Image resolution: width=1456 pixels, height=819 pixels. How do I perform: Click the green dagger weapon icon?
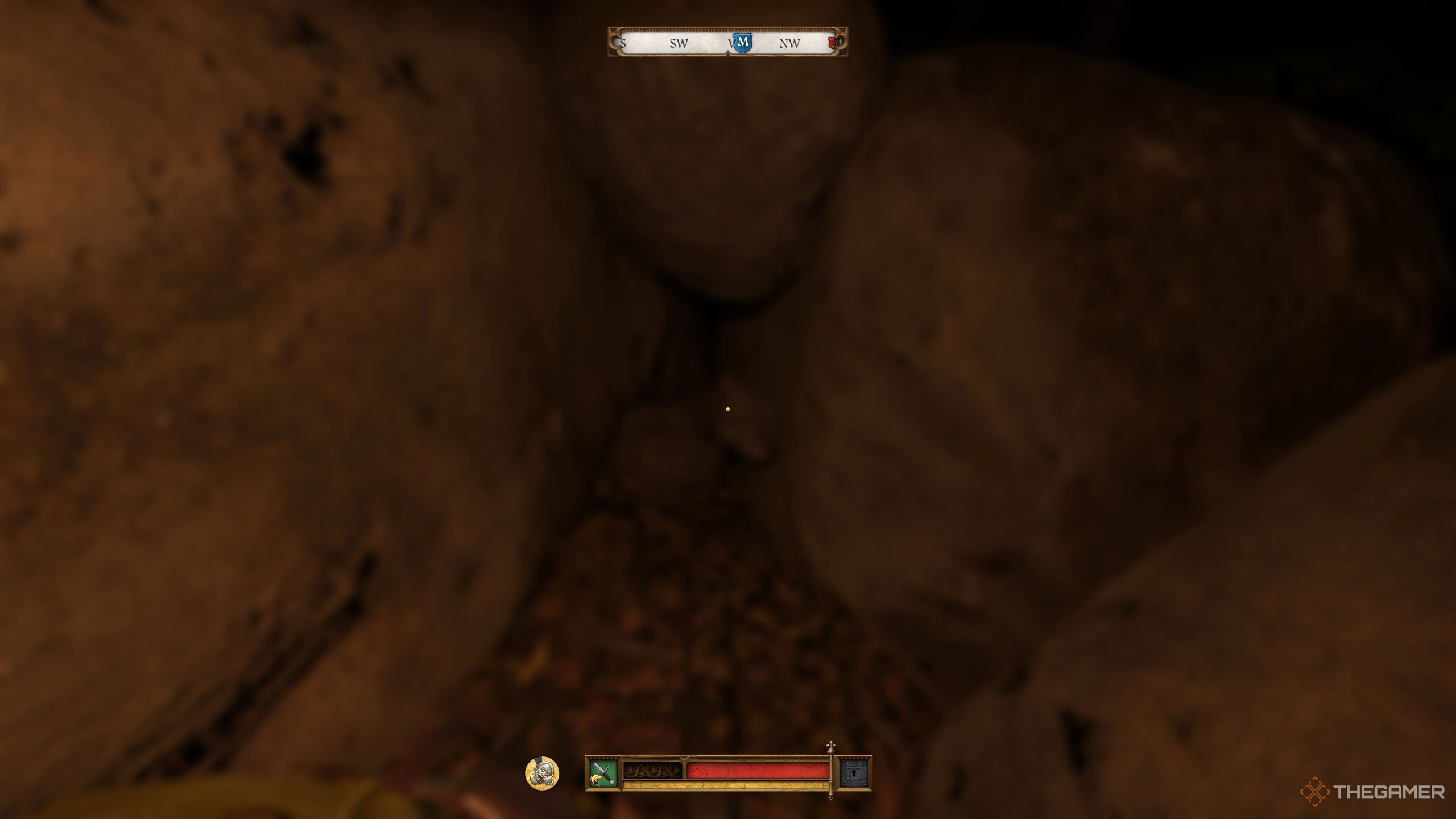(x=602, y=773)
